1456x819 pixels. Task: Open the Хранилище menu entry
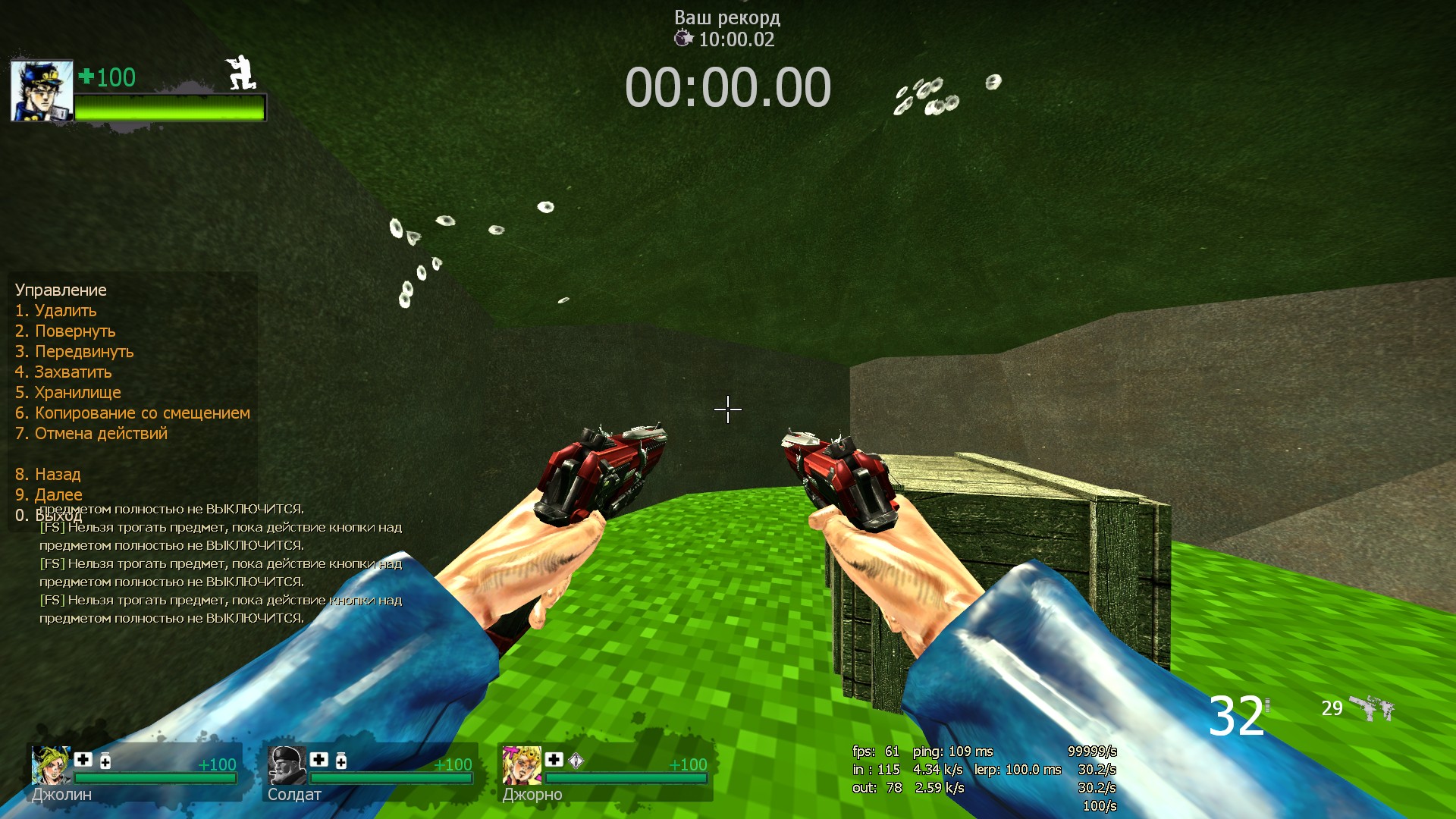tap(68, 393)
